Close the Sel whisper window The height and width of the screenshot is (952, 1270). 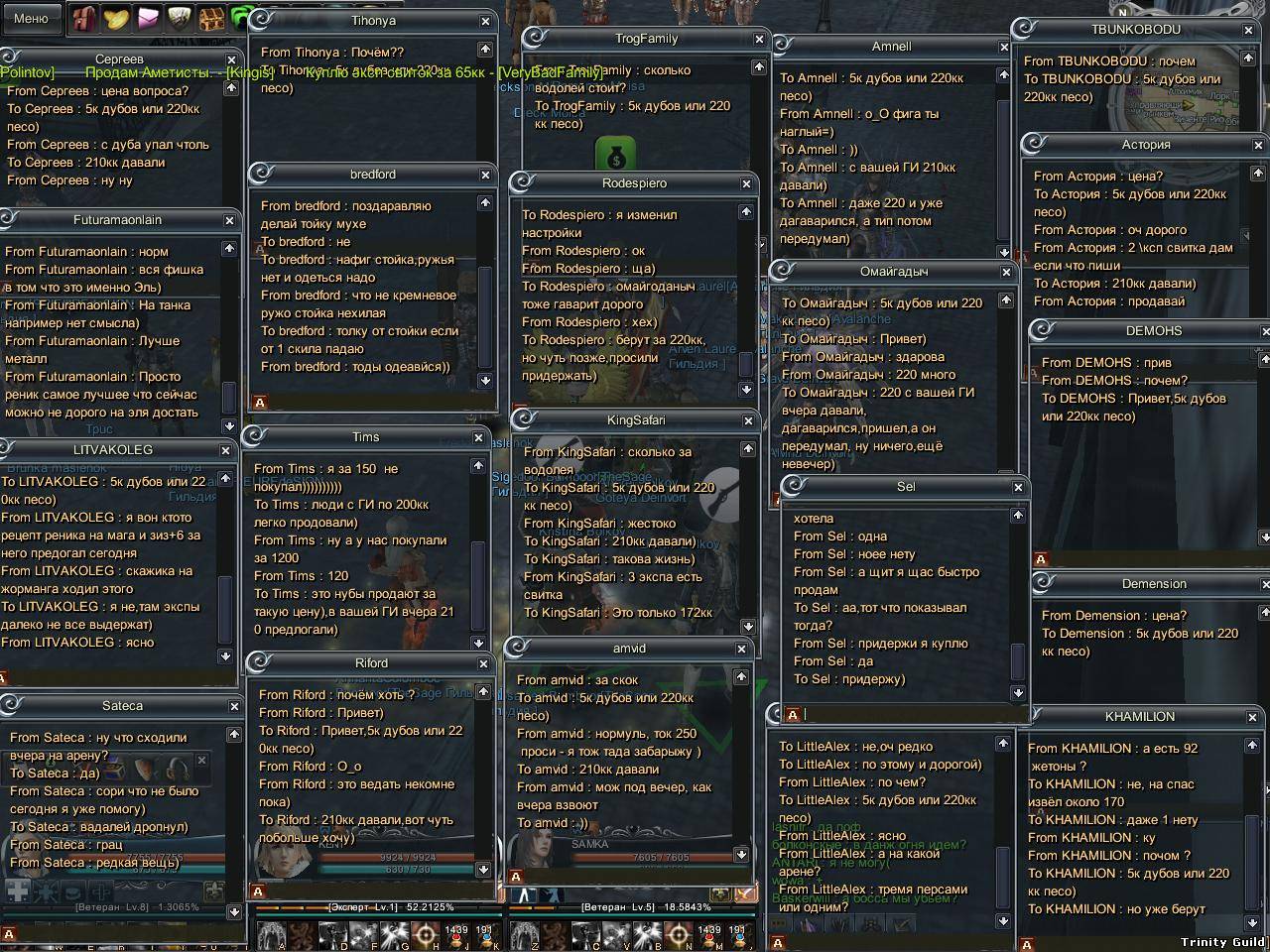click(x=1018, y=487)
